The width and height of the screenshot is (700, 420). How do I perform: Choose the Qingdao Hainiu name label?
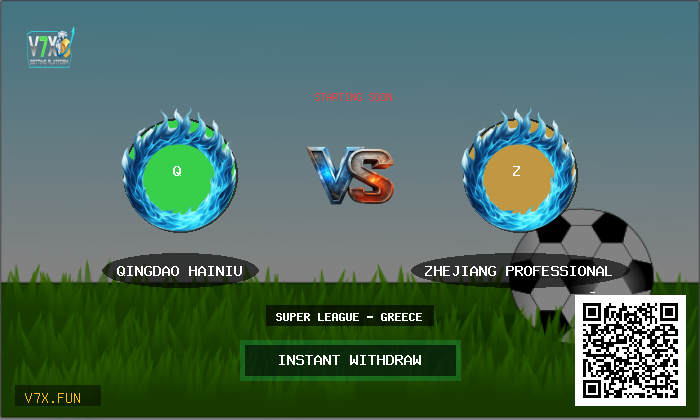(180, 271)
